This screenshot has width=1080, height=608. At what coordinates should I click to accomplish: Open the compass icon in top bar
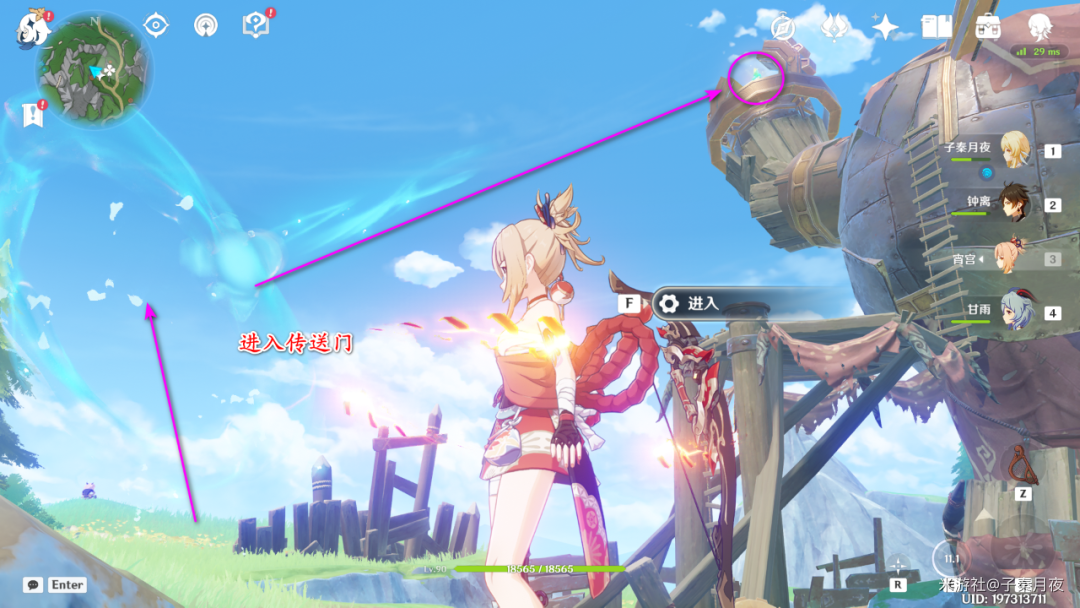pos(783,27)
